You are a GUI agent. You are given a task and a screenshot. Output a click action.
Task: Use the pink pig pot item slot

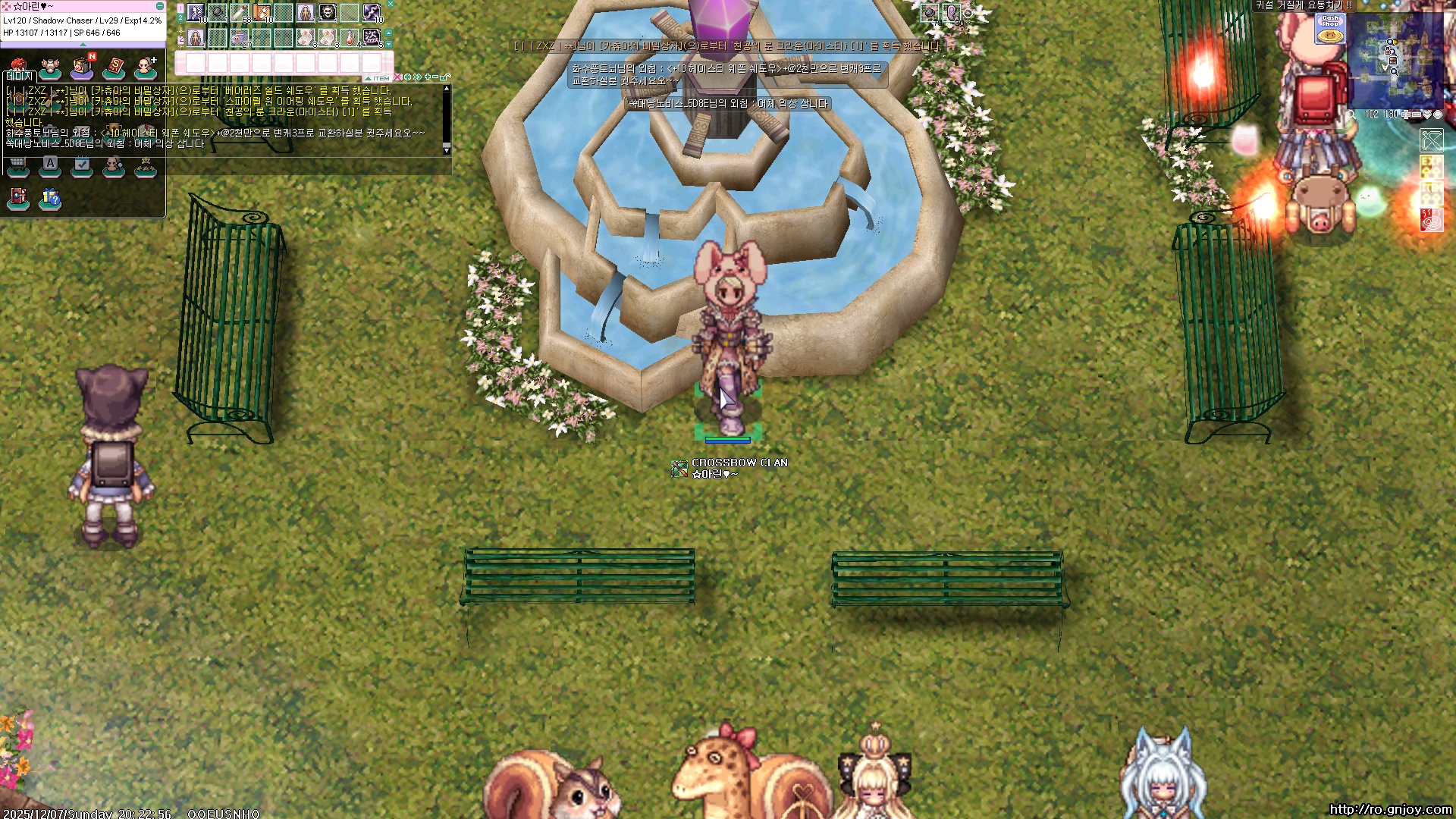click(240, 37)
